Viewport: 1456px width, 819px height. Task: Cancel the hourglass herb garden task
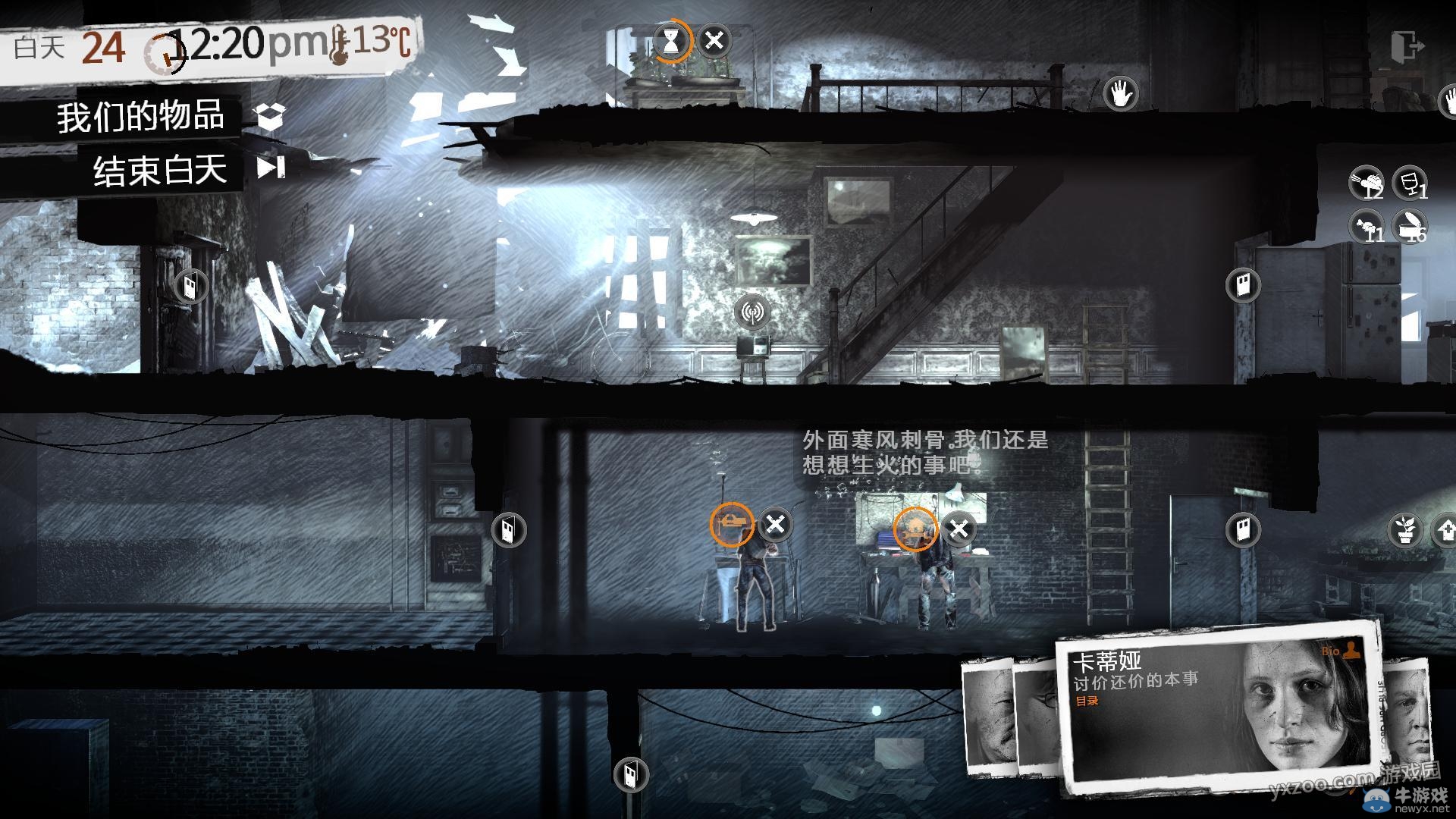pos(714,40)
